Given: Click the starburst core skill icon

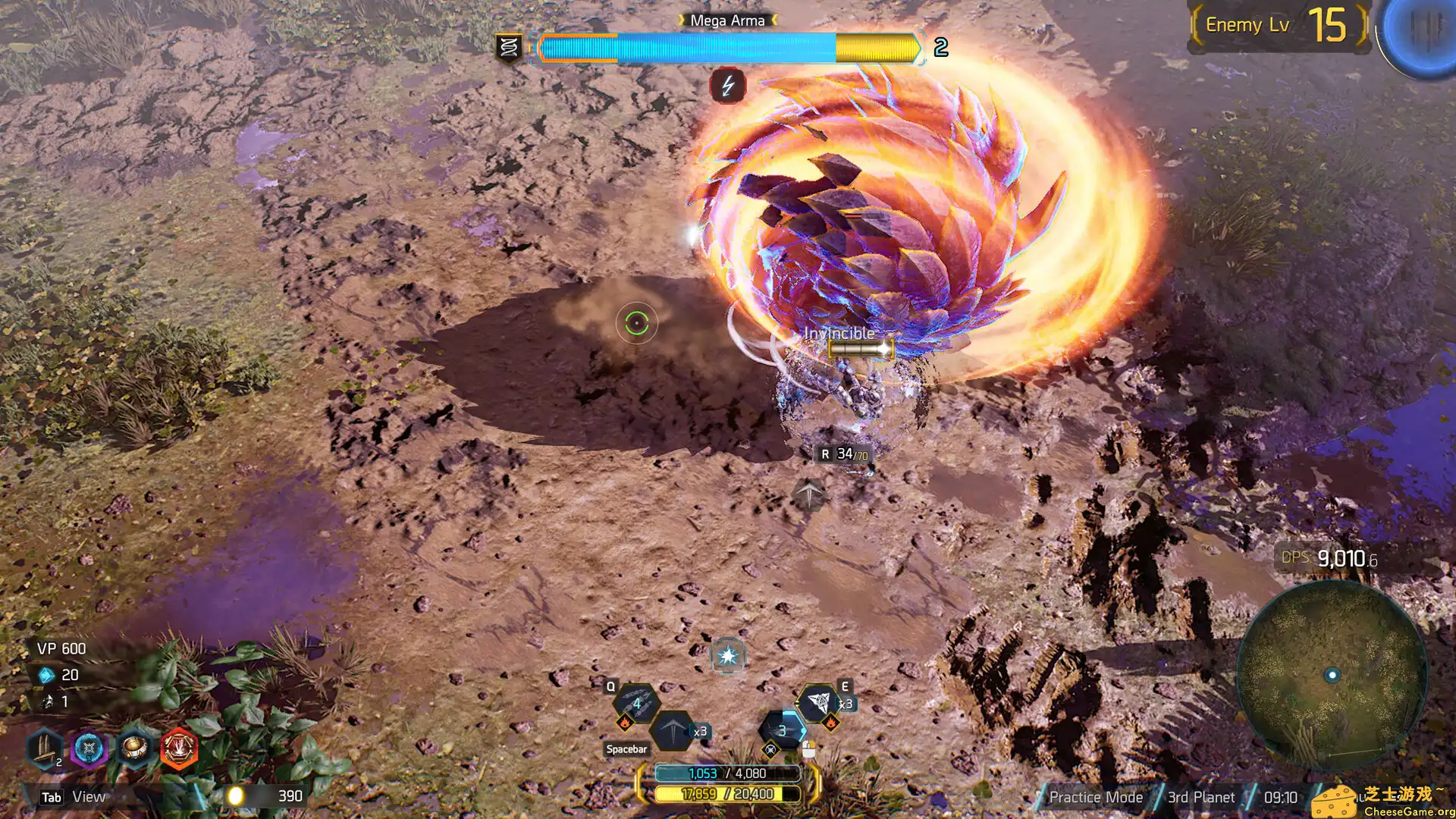Looking at the screenshot, I should point(728,656).
